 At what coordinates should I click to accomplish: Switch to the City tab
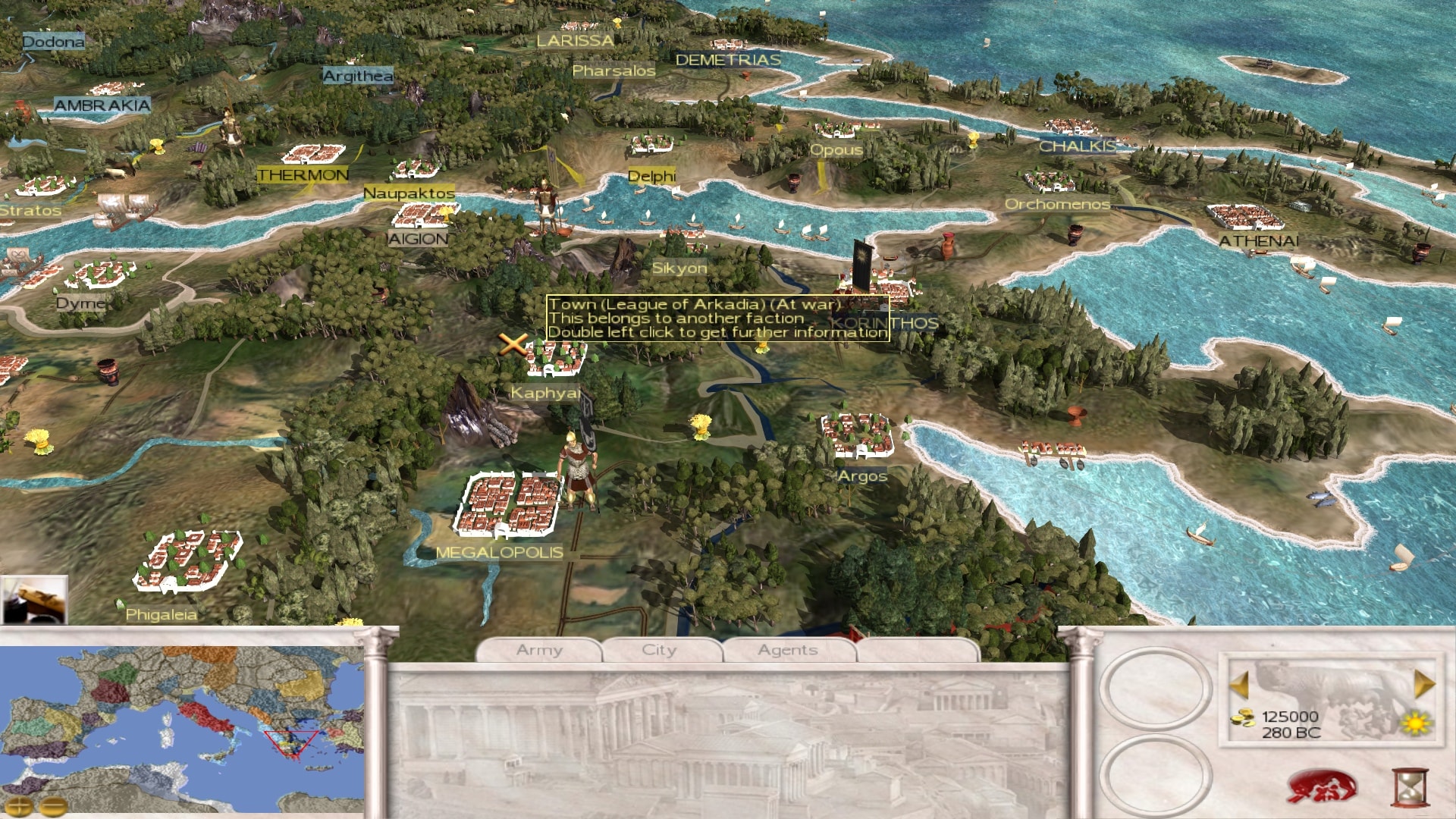coord(659,650)
